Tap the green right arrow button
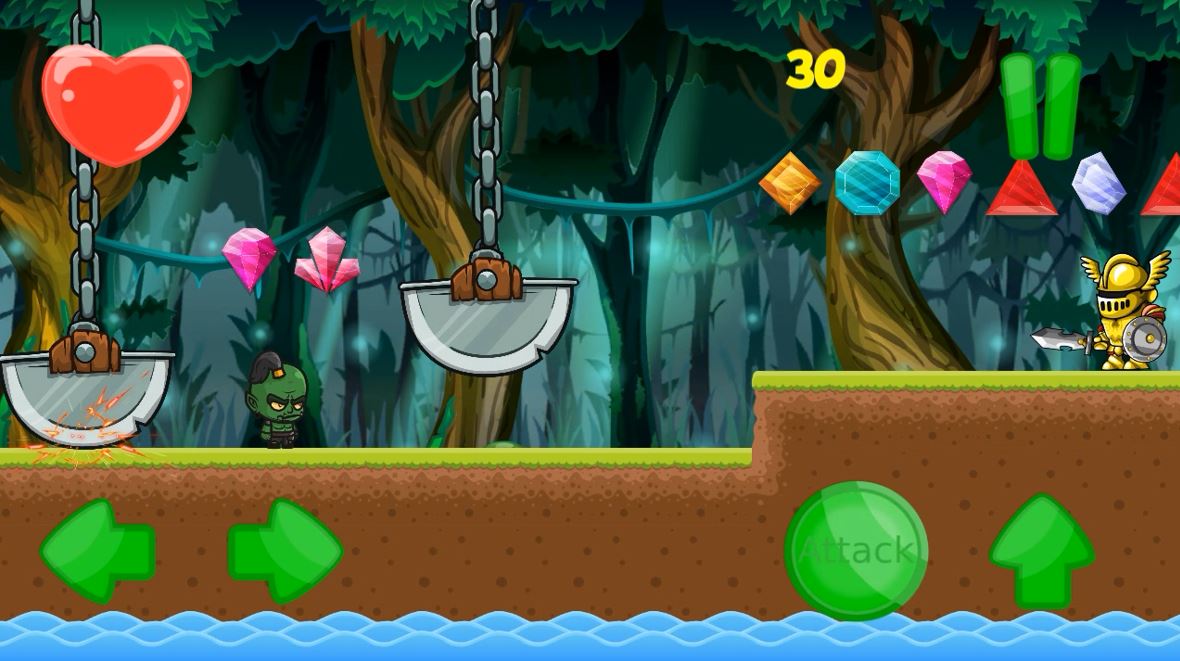 coord(286,551)
